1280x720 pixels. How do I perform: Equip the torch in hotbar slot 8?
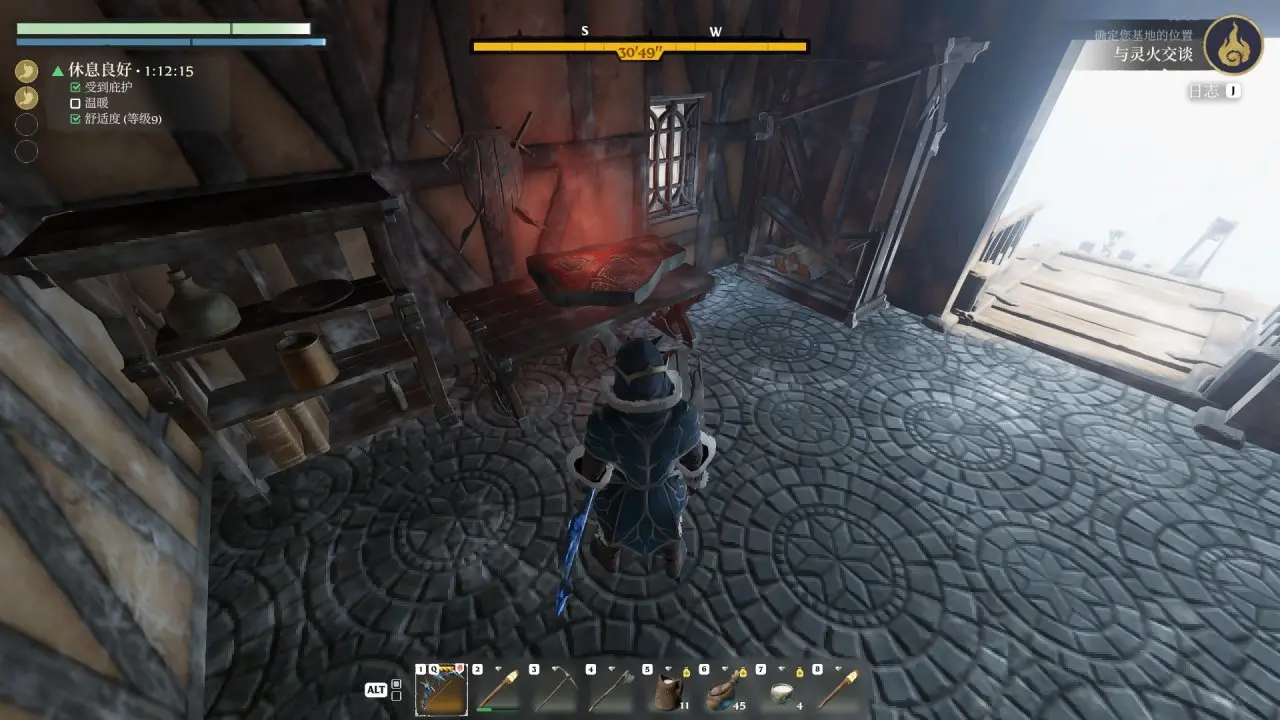[x=837, y=691]
